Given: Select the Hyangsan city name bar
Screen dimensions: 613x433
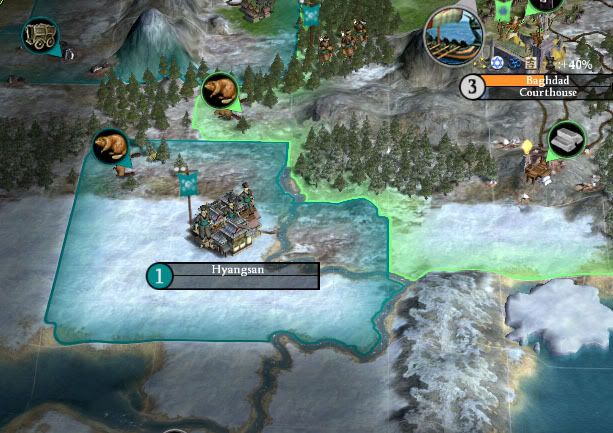Looking at the screenshot, I should click(238, 270).
